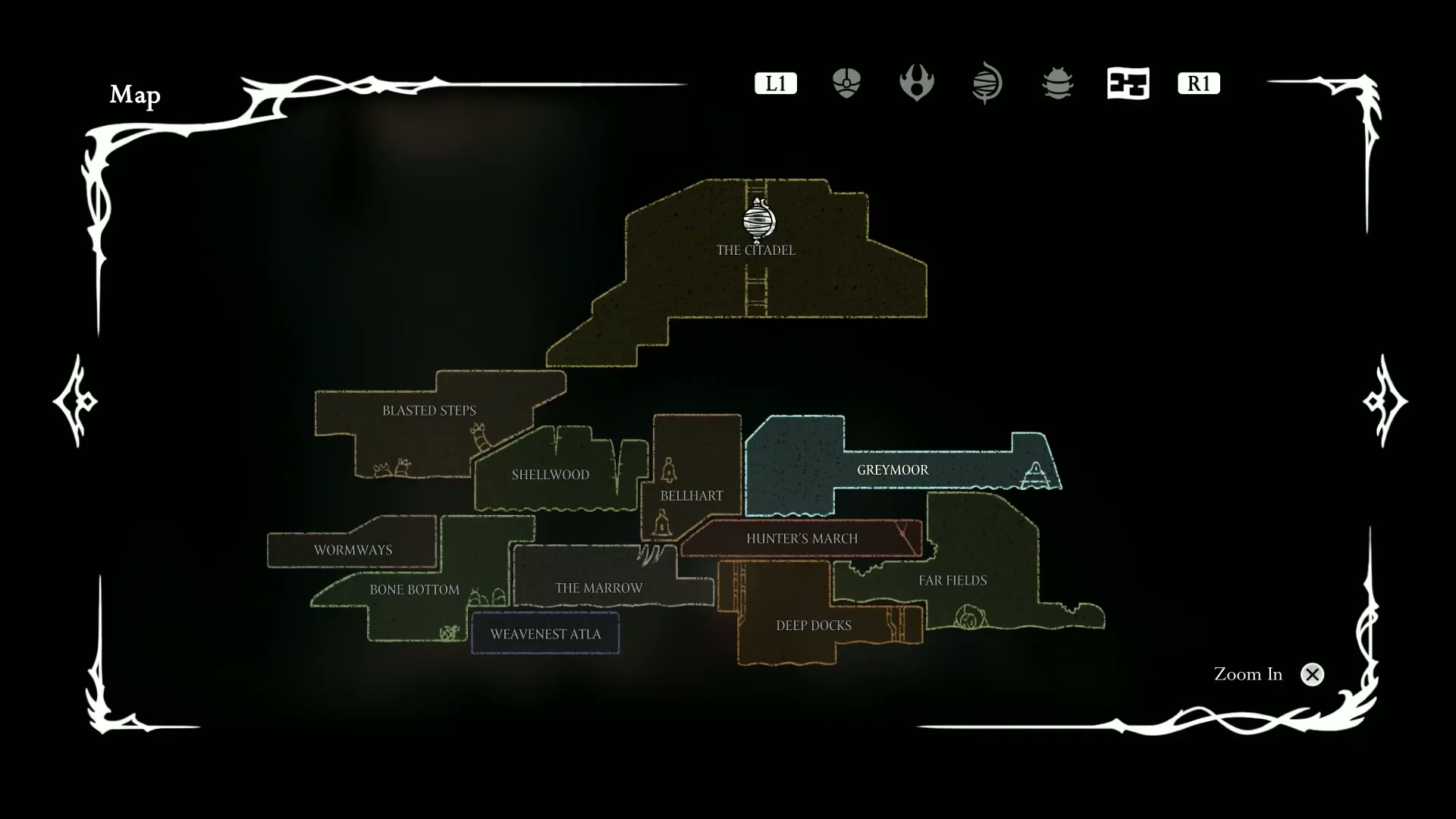Select the Shellwood region
The image size is (1456, 819).
click(550, 475)
